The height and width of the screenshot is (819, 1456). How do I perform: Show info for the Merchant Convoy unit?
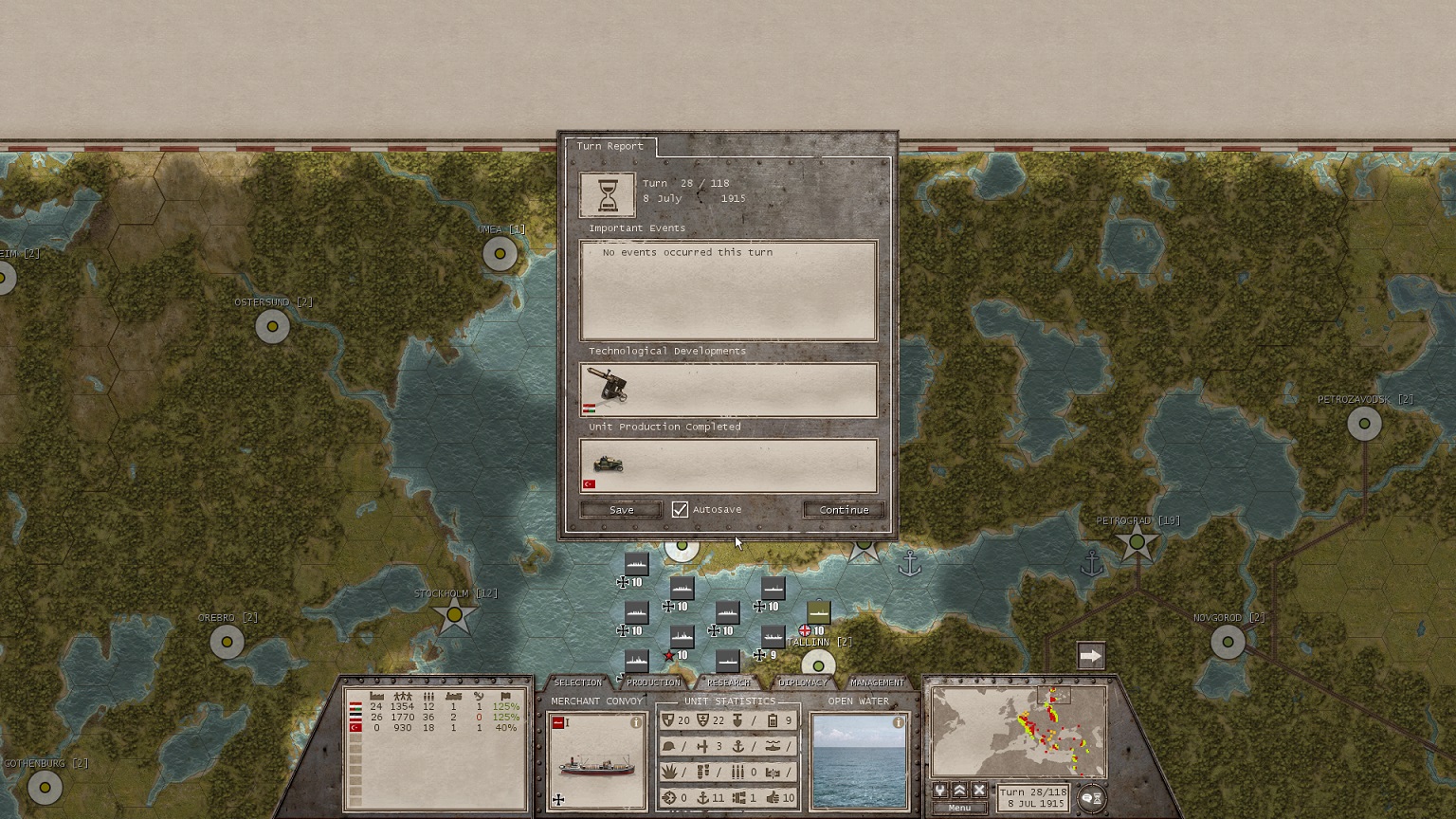tap(636, 722)
